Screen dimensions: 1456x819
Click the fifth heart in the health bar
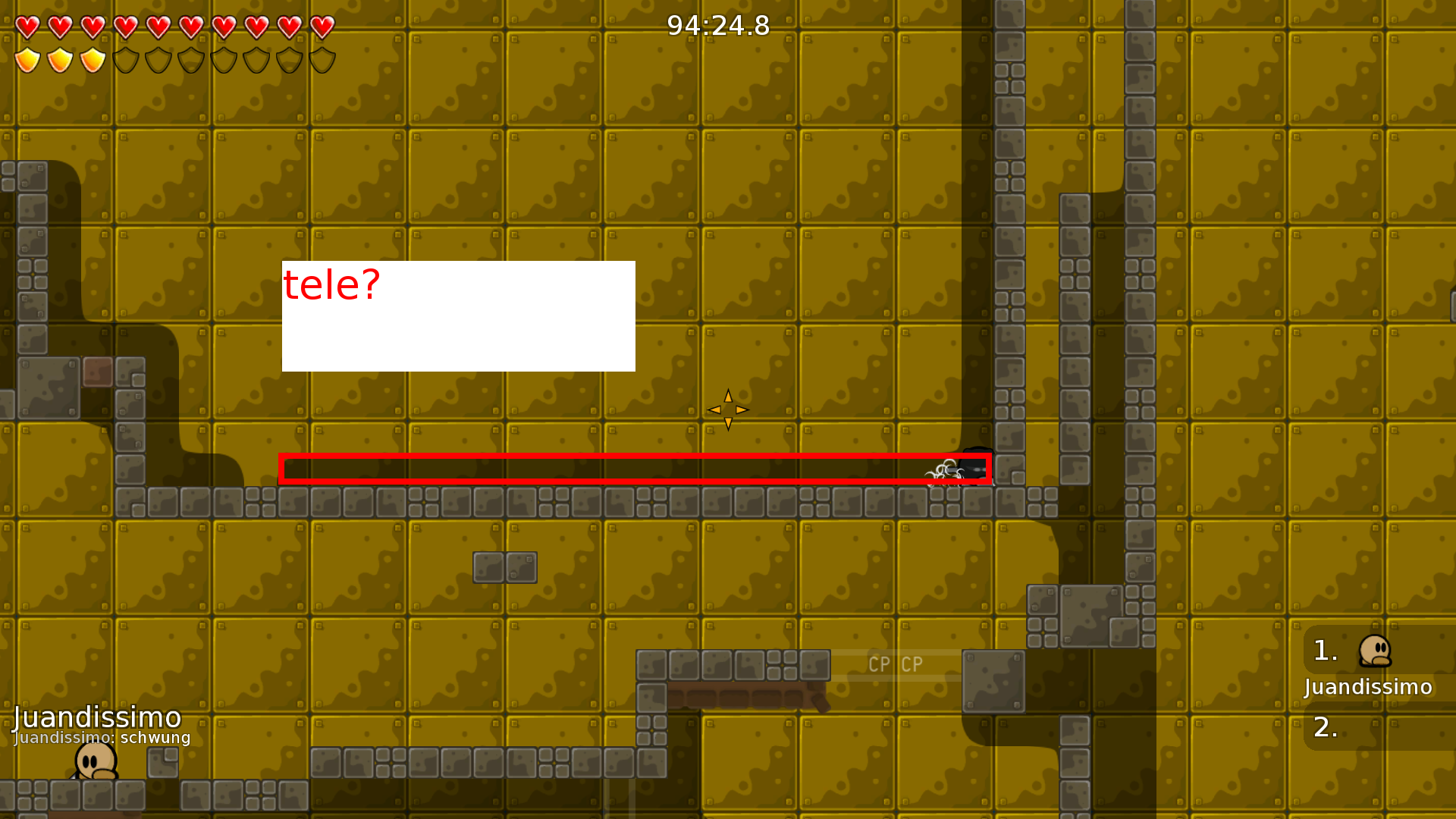(157, 27)
